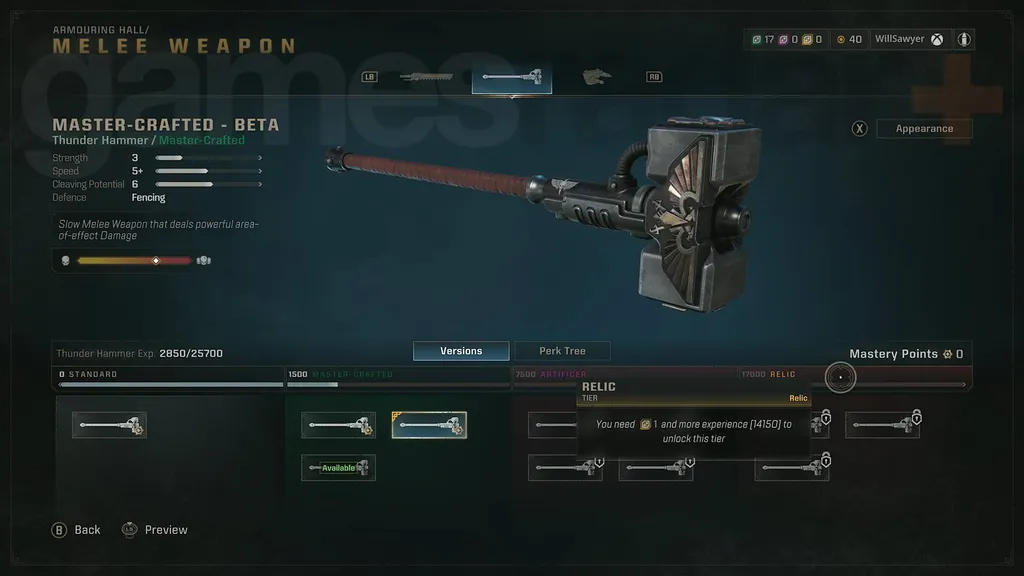Switch to the Power Fist weapon tab
Image resolution: width=1024 pixels, height=576 pixels.
(598, 77)
